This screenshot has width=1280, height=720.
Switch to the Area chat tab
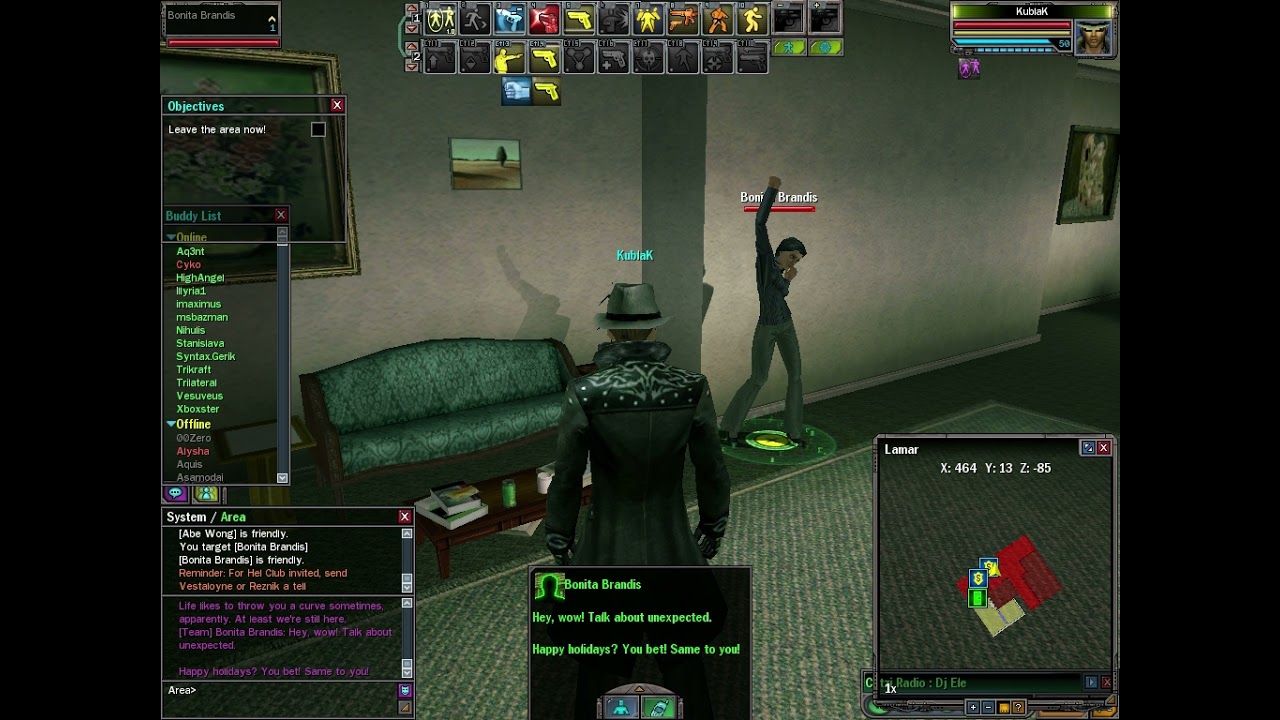click(233, 517)
